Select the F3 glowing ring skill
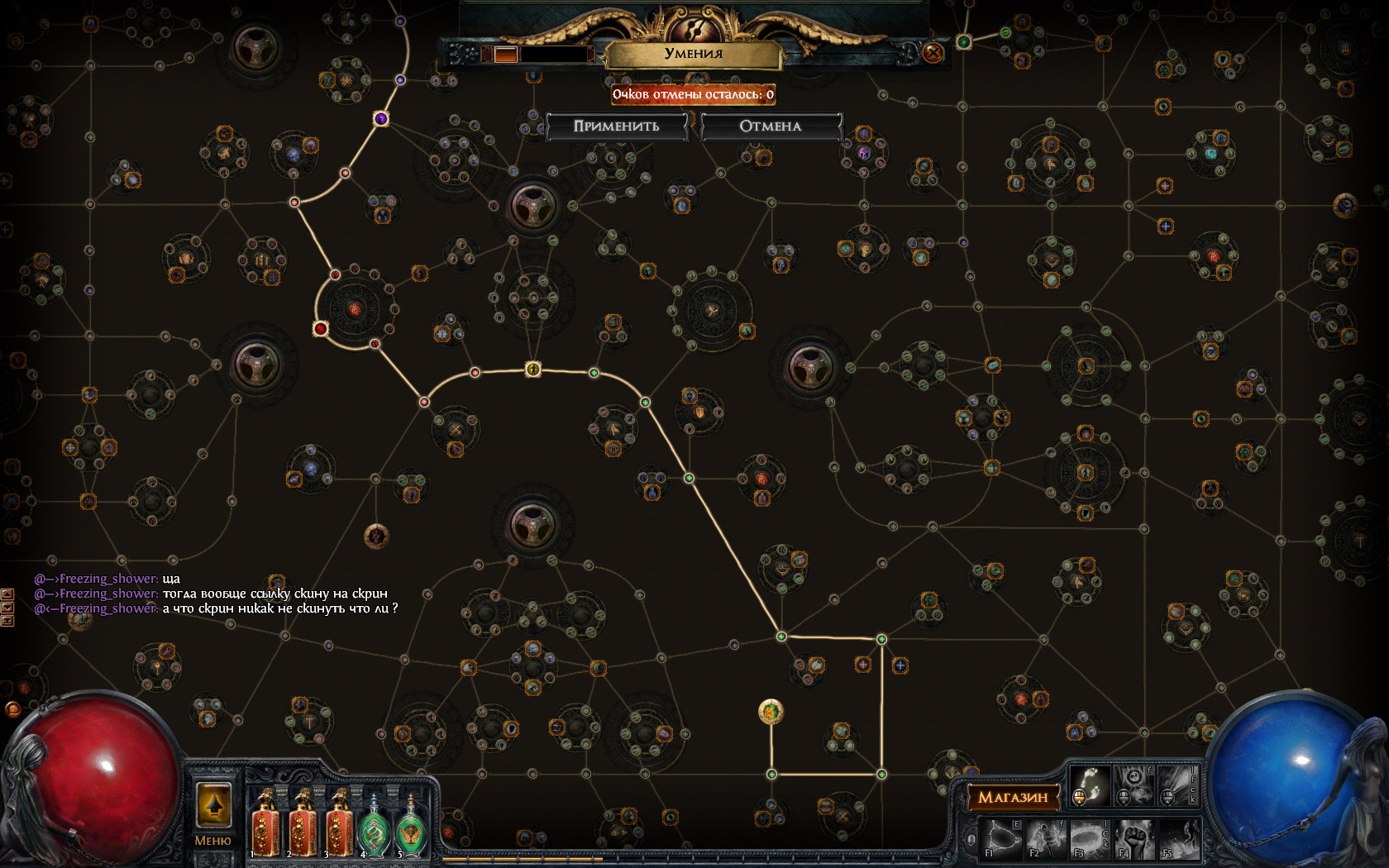The image size is (1389, 868). (x=1090, y=837)
